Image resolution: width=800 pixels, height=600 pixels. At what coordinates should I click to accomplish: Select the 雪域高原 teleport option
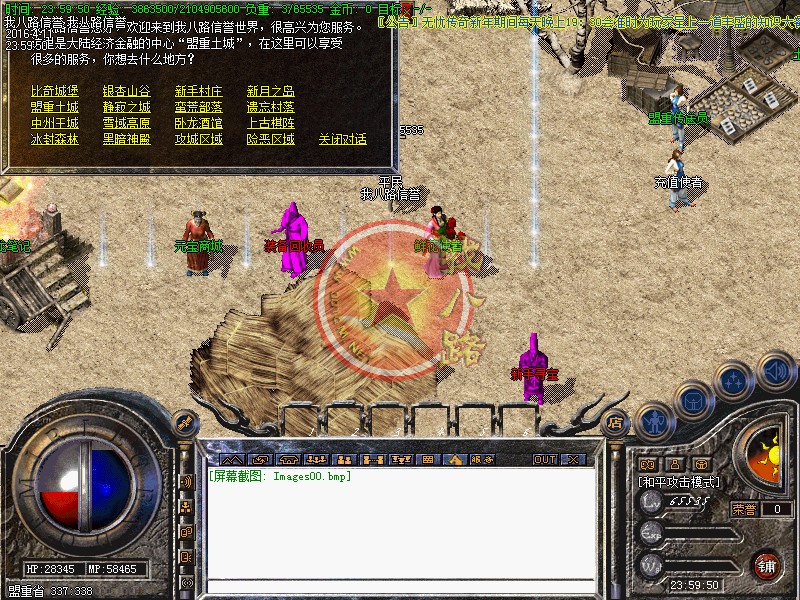pyautogui.click(x=126, y=123)
